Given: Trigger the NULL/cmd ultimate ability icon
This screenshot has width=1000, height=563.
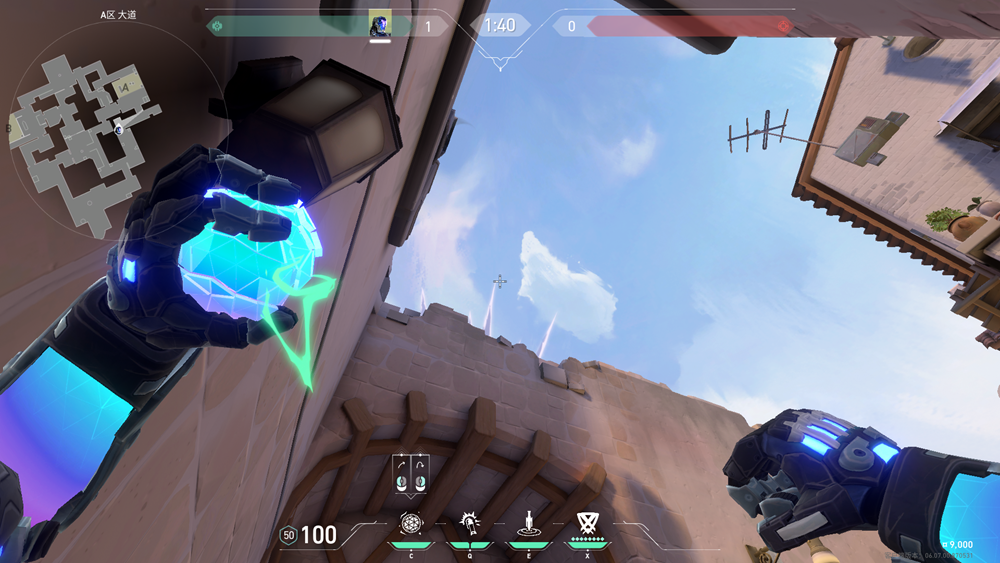Looking at the screenshot, I should tap(587, 522).
